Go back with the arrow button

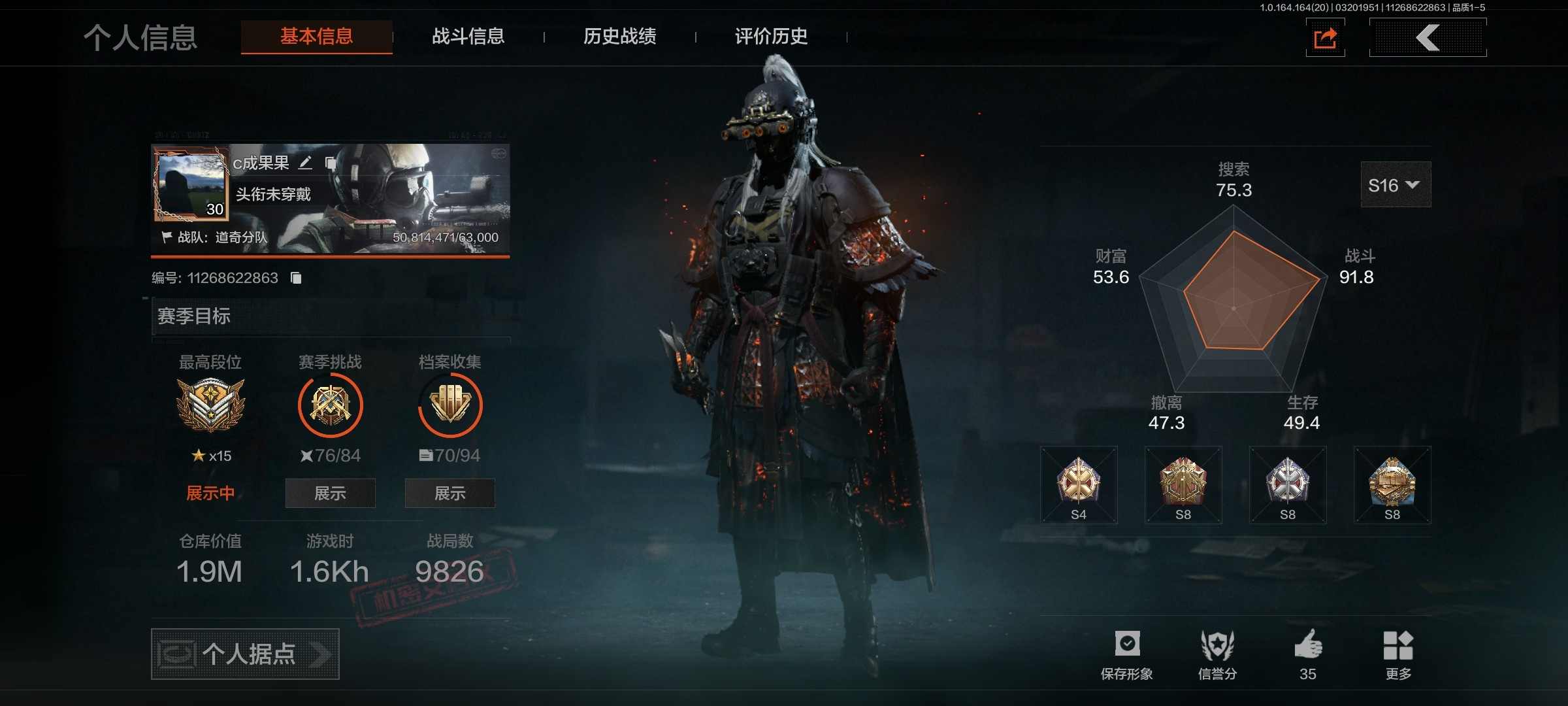click(x=1428, y=38)
